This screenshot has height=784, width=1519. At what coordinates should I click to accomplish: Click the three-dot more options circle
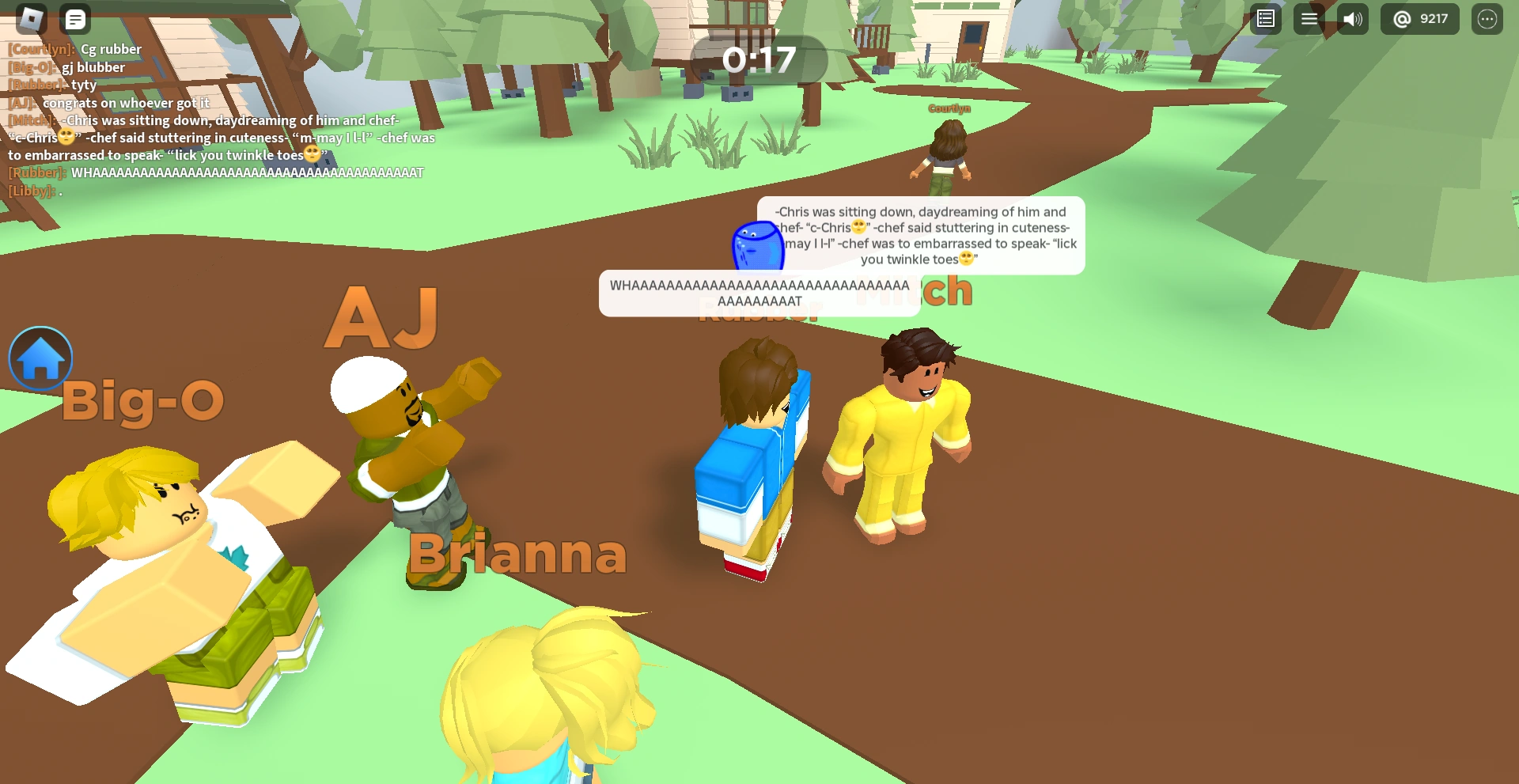[1487, 18]
